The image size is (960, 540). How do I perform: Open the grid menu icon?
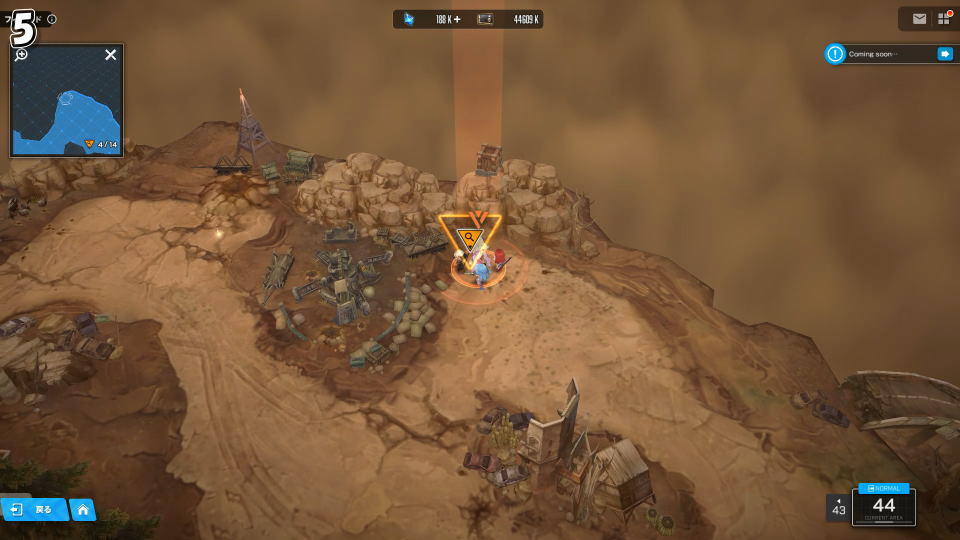(x=943, y=19)
